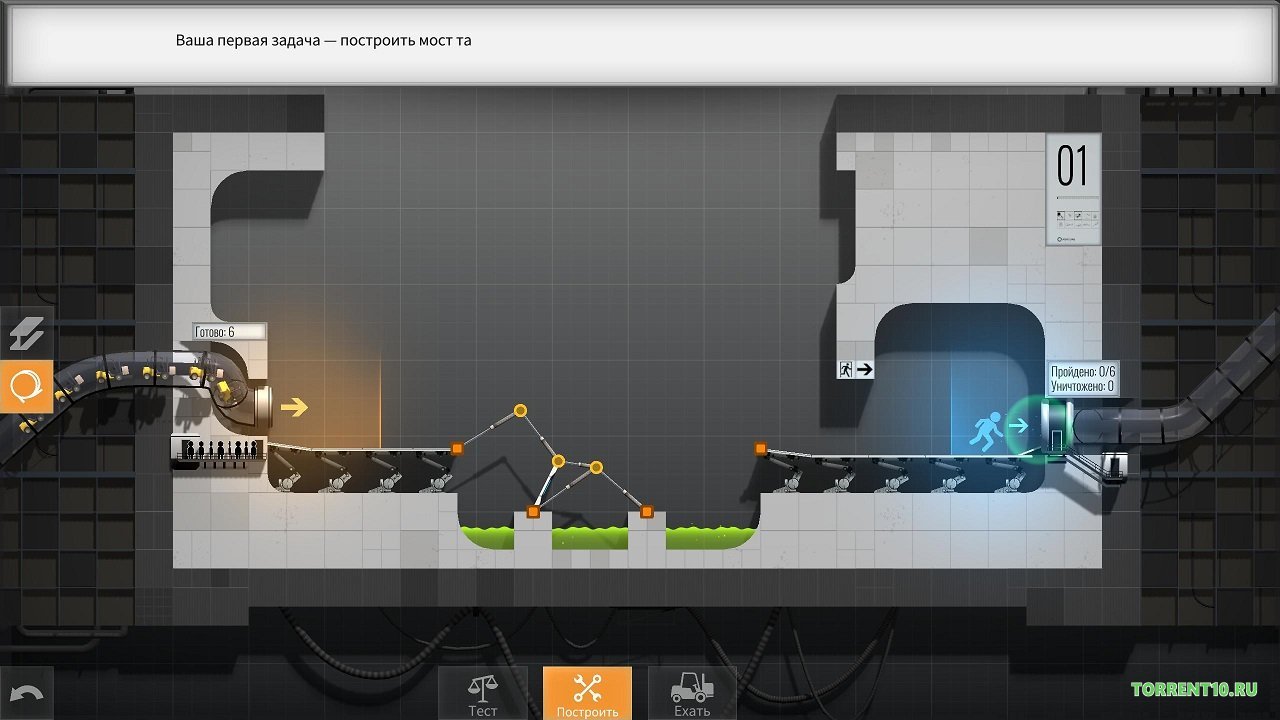Click the running figure at the blue portal
Image resolution: width=1280 pixels, height=720 pixels.
[988, 428]
